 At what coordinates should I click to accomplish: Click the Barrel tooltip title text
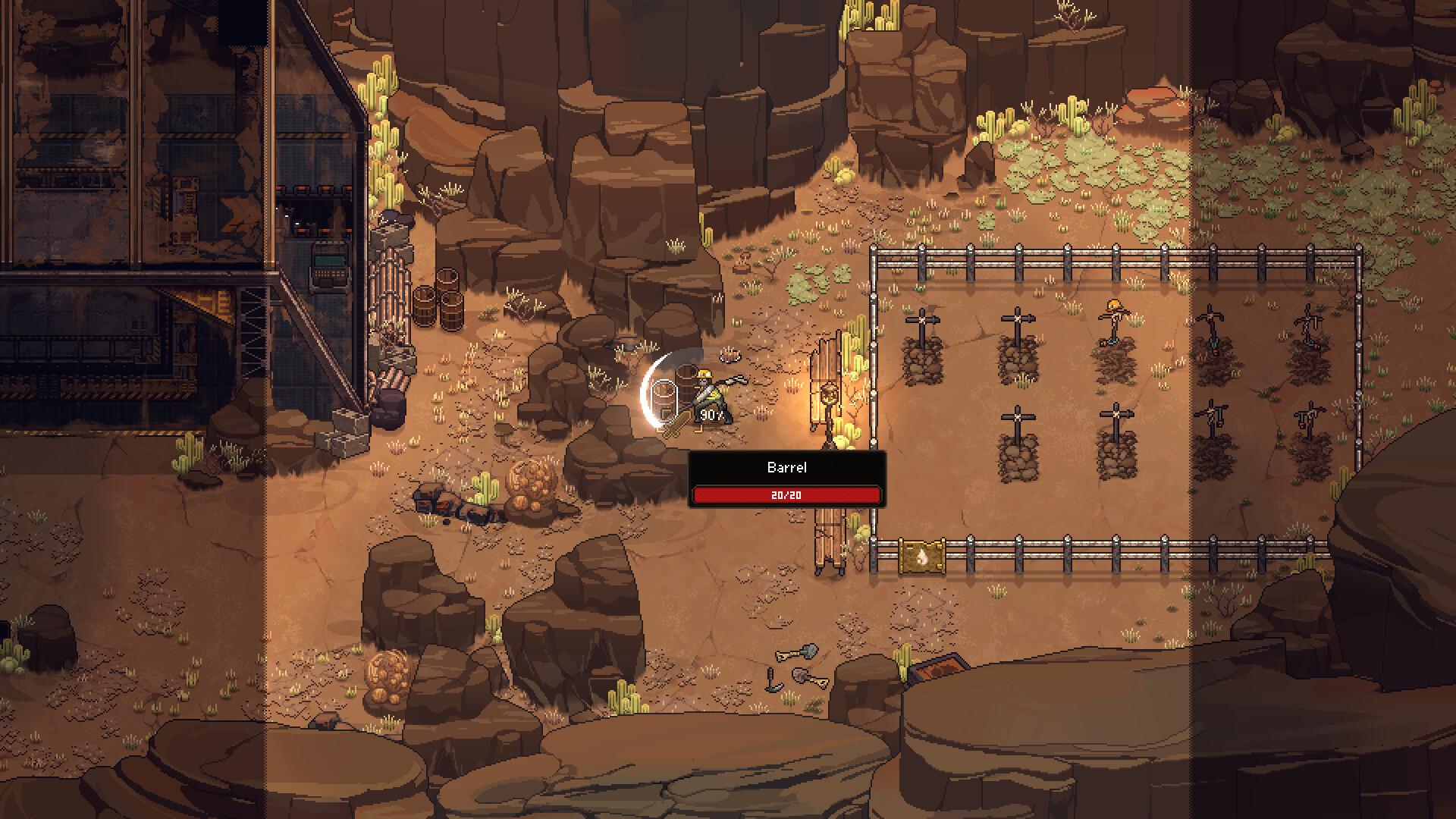pyautogui.click(x=786, y=467)
